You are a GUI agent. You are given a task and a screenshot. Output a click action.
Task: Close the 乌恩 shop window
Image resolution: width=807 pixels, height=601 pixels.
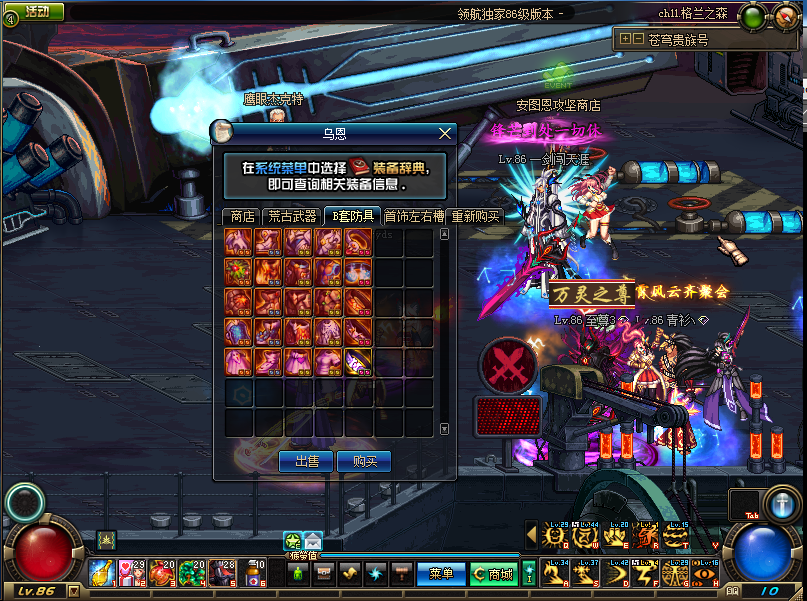click(x=445, y=133)
